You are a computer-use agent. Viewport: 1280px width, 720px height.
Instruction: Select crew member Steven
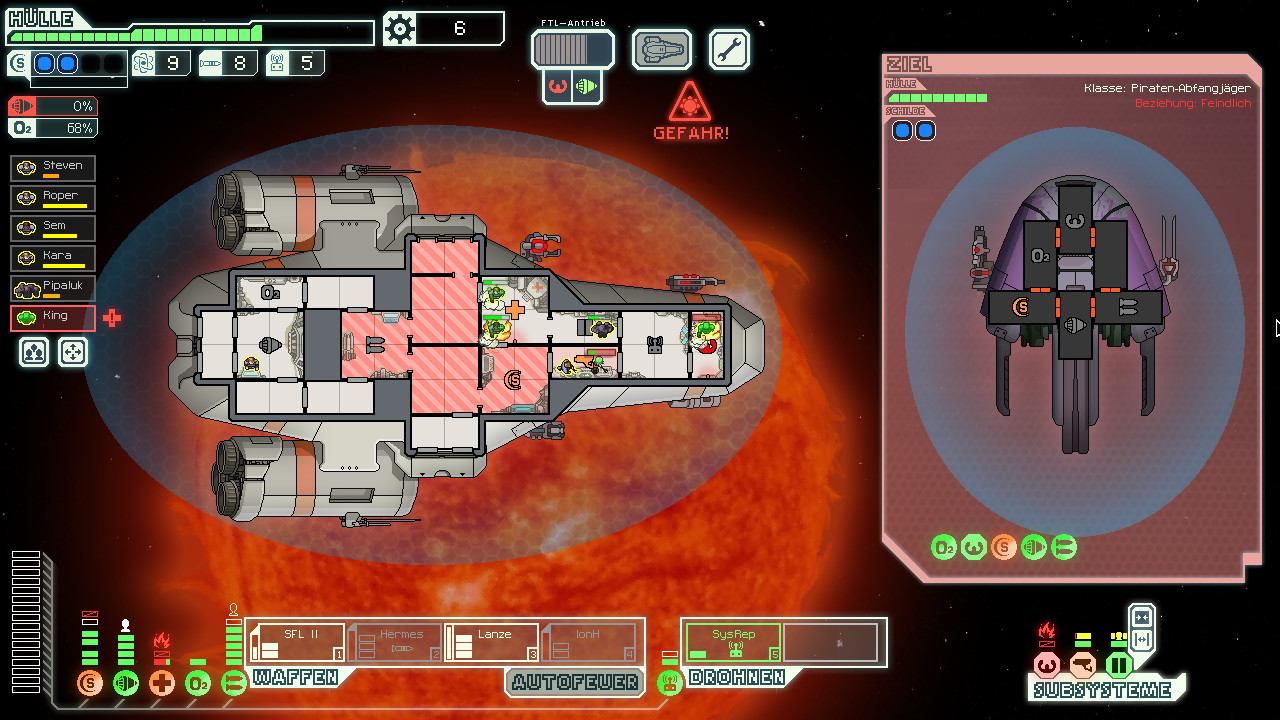53,167
